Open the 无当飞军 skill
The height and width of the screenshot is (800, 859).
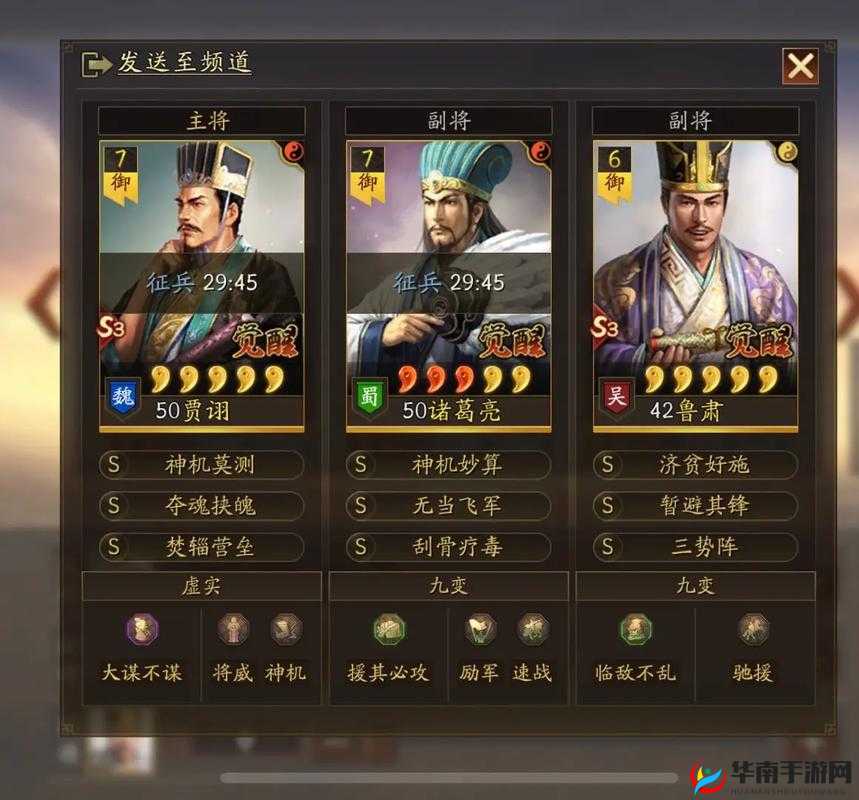click(x=449, y=506)
